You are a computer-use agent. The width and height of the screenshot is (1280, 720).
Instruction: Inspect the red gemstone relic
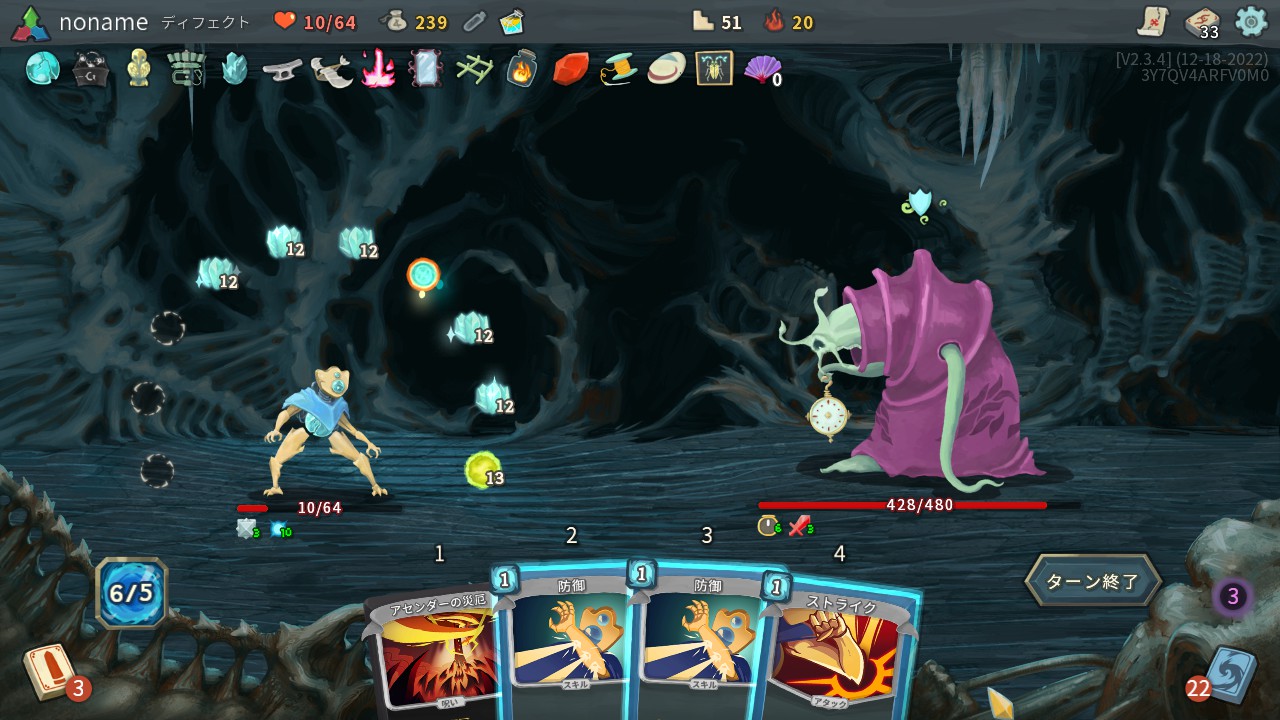[570, 68]
